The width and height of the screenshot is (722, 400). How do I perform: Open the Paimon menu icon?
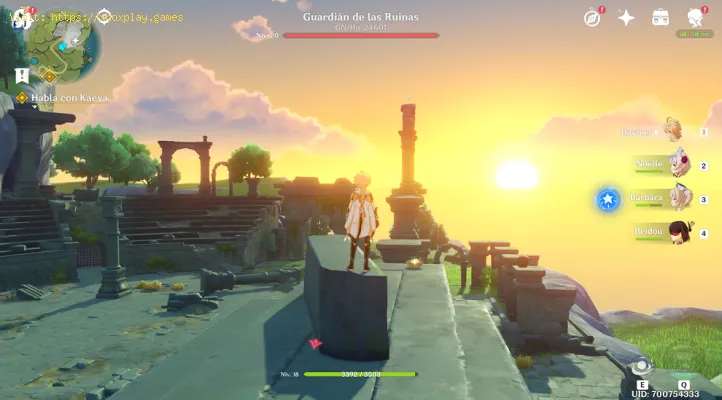pyautogui.click(x=18, y=17)
